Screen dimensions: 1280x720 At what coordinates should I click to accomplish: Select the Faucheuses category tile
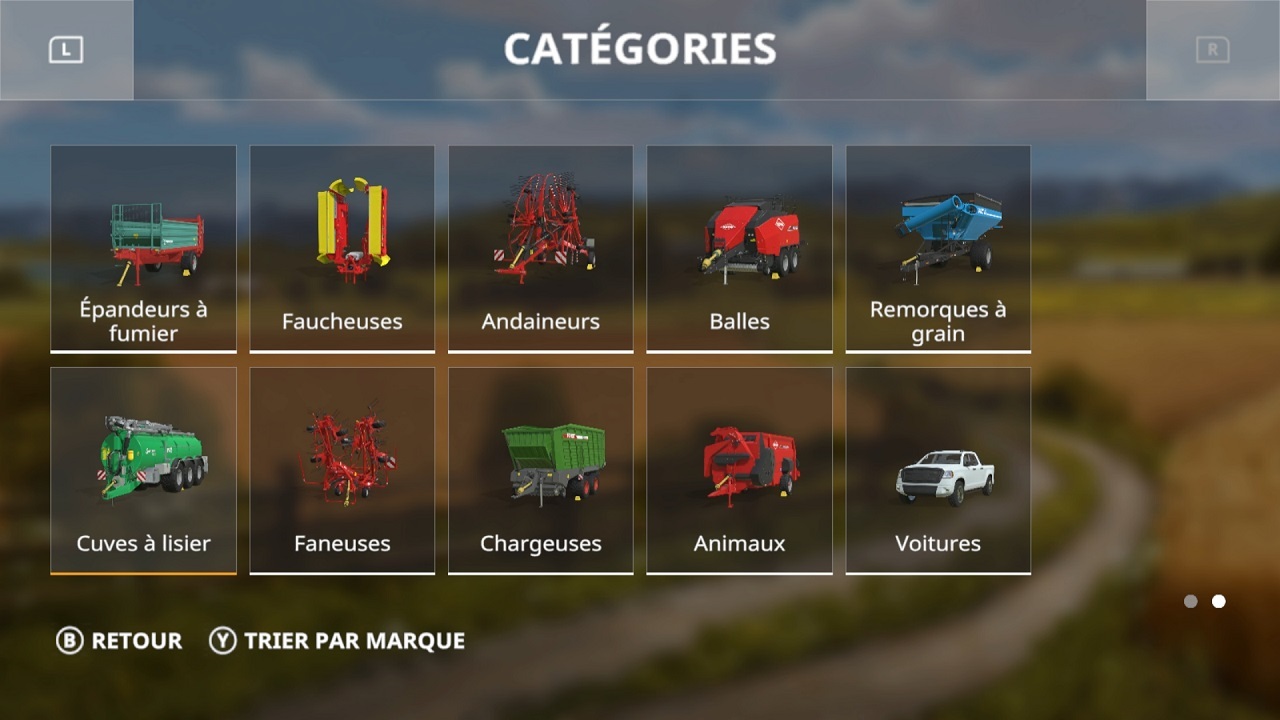tap(342, 248)
